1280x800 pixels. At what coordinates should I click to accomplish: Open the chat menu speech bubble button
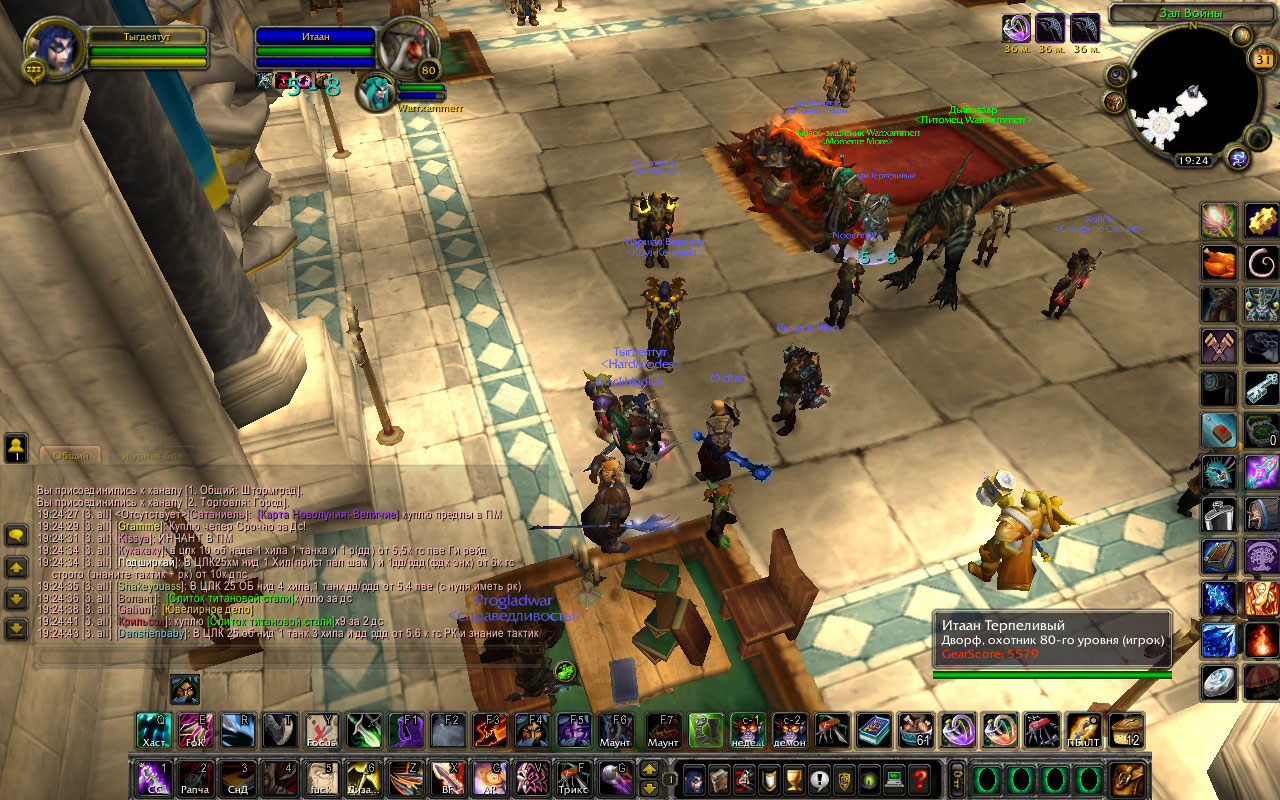click(16, 536)
